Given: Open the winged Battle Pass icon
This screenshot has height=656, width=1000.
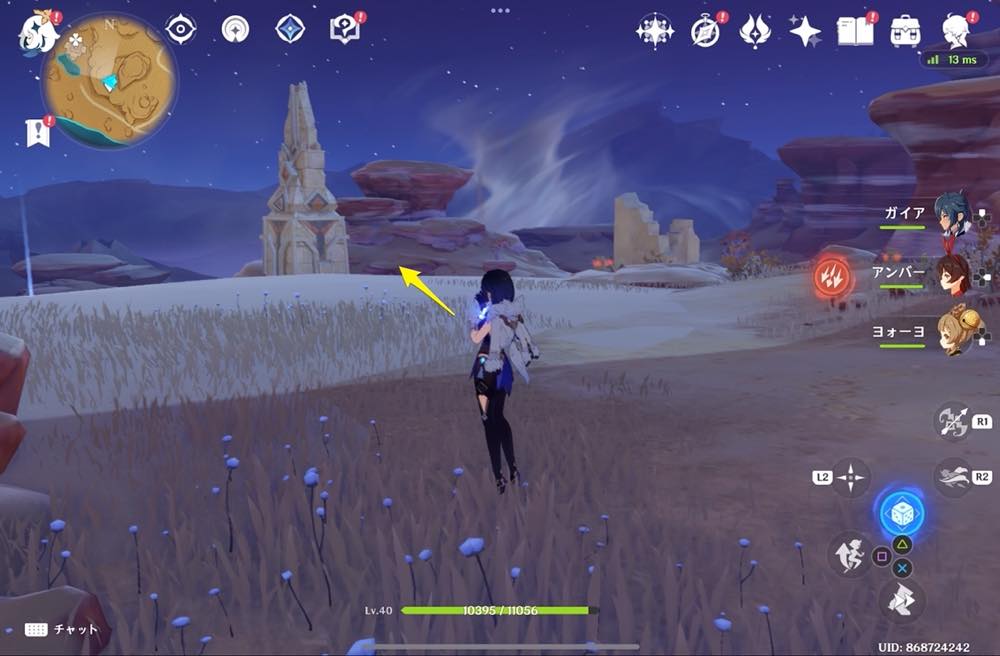Looking at the screenshot, I should 754,32.
